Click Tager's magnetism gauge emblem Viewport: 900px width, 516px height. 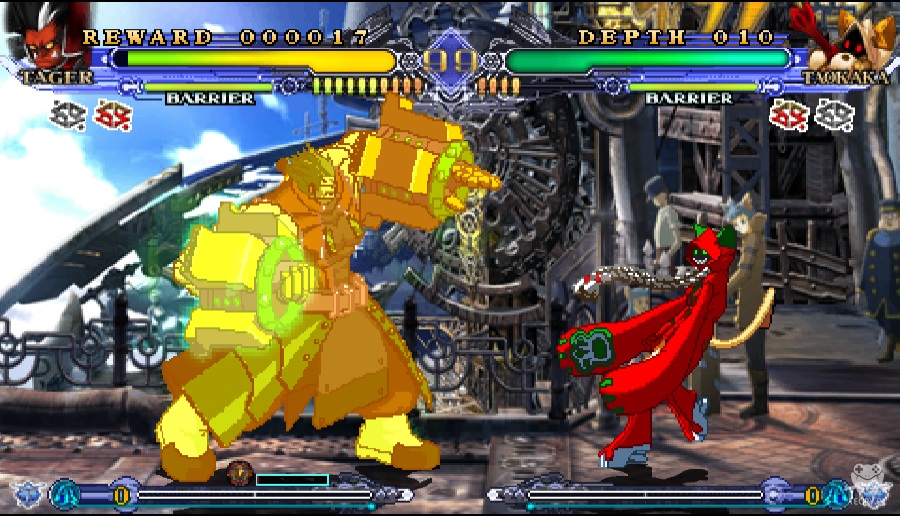click(x=239, y=473)
